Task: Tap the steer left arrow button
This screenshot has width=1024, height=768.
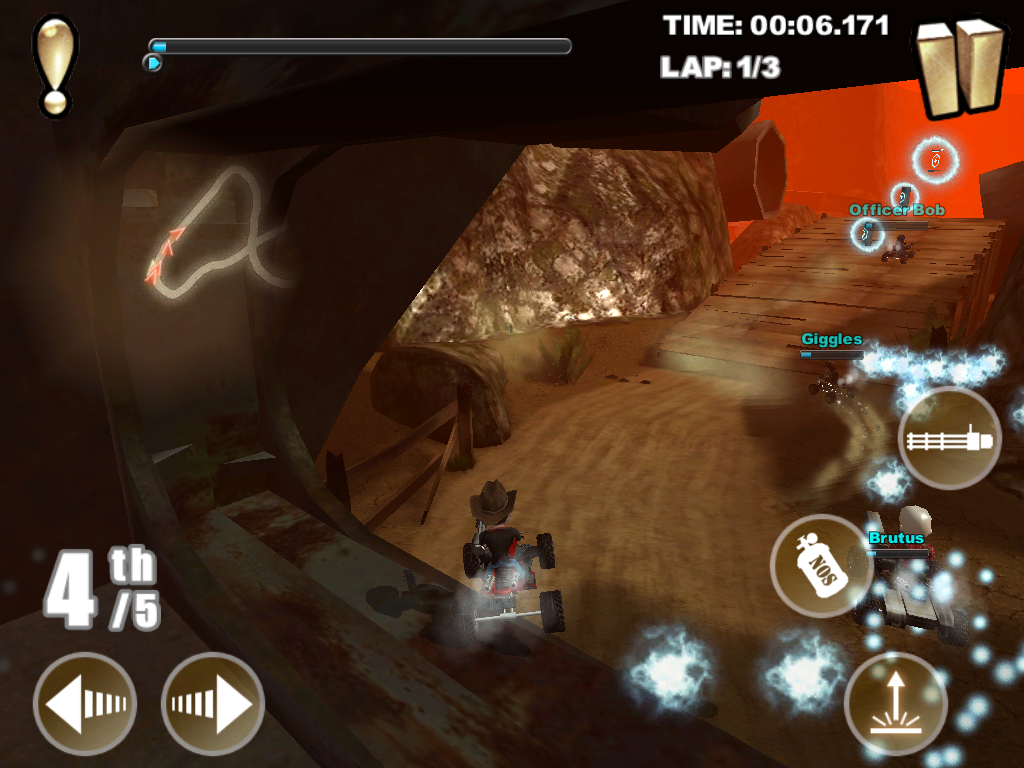Action: [84, 703]
